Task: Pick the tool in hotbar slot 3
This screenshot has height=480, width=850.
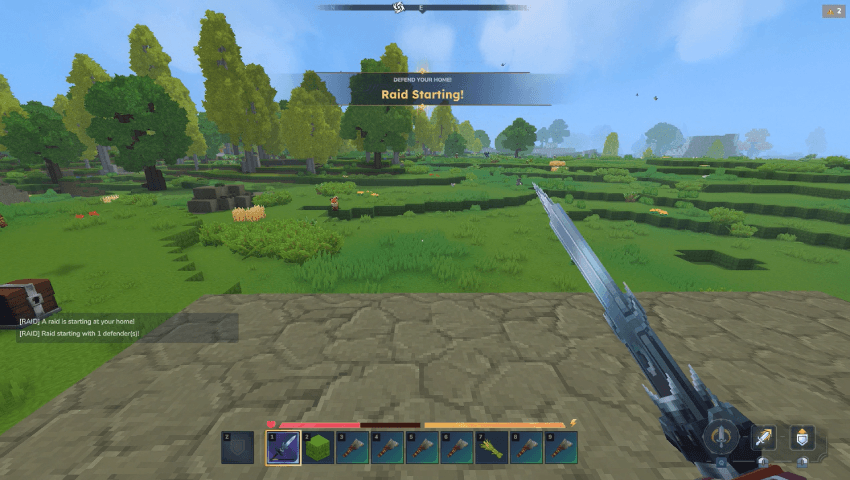Action: point(352,447)
